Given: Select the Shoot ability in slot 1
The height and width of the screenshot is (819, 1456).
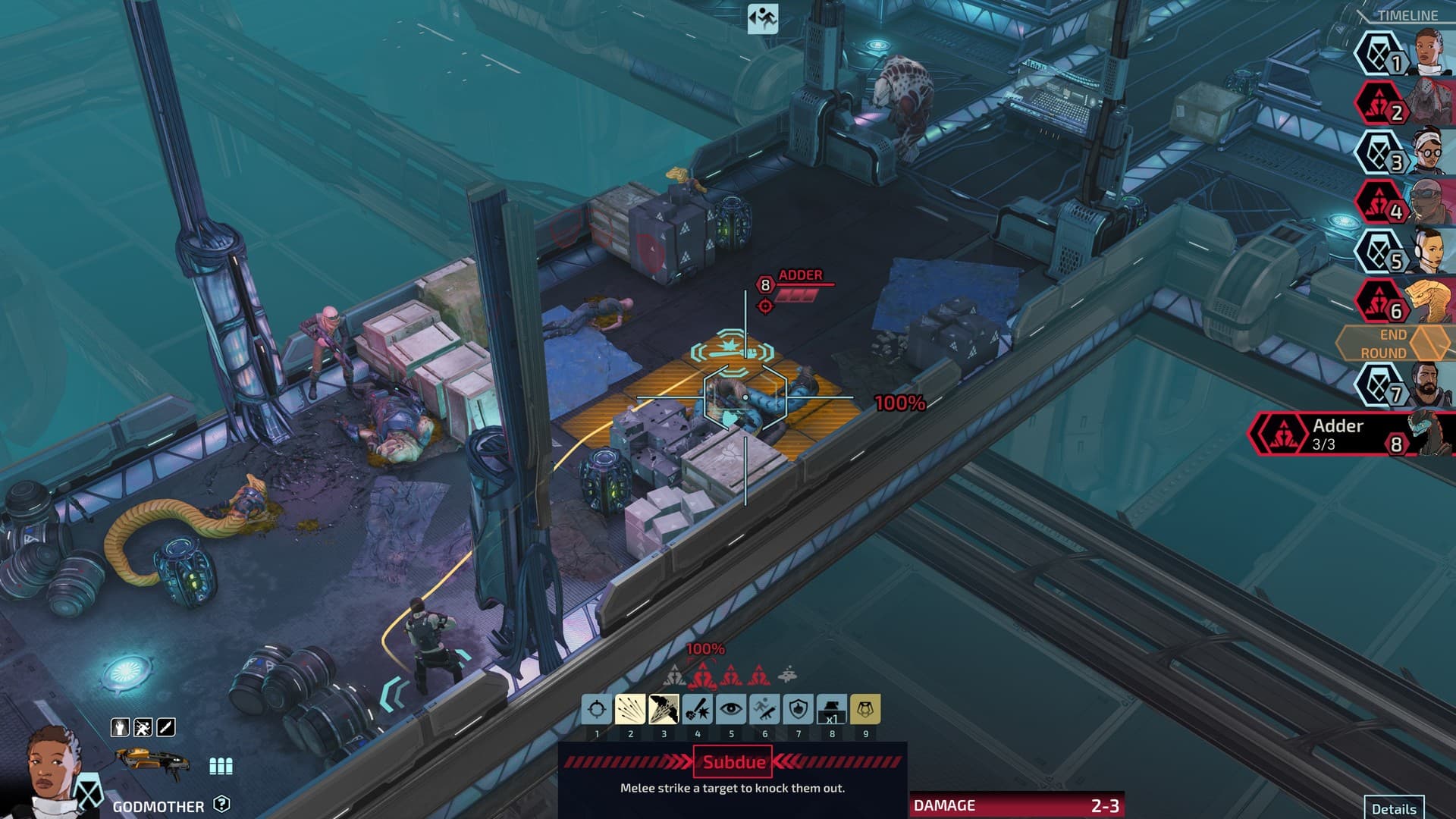Looking at the screenshot, I should pos(597,710).
